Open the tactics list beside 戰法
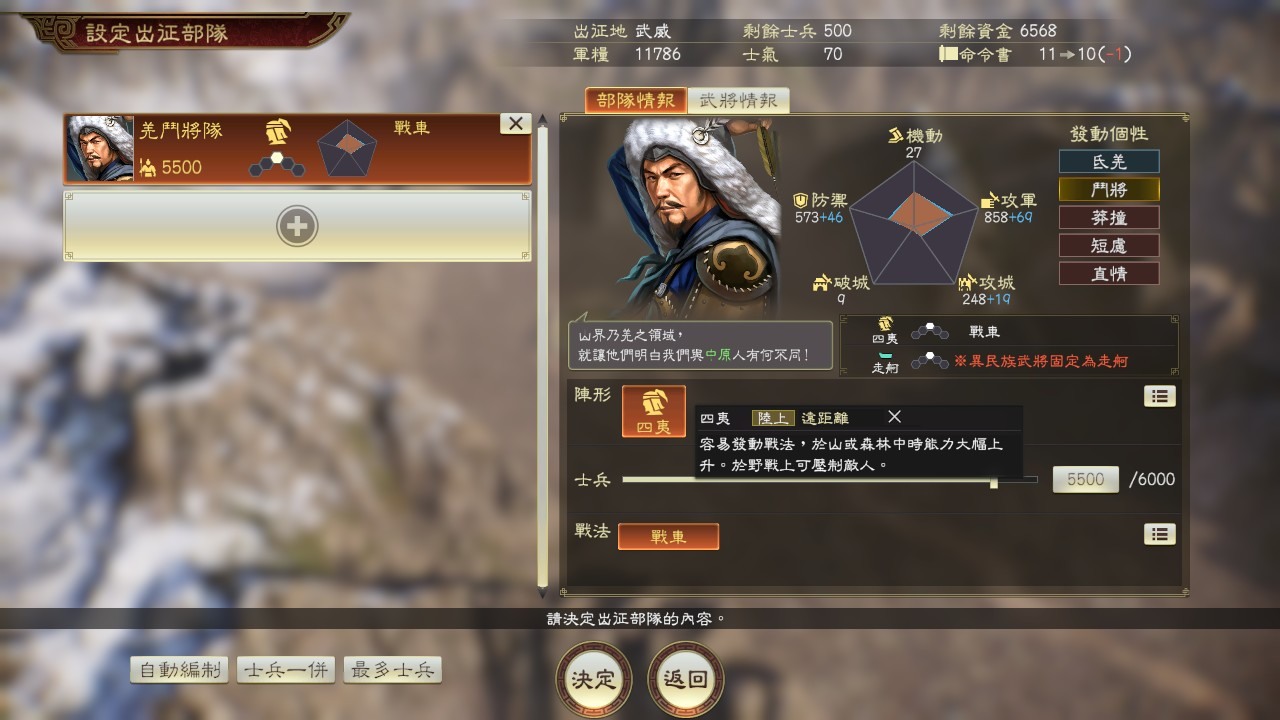Screen dimensions: 1280x720 click(x=1159, y=534)
